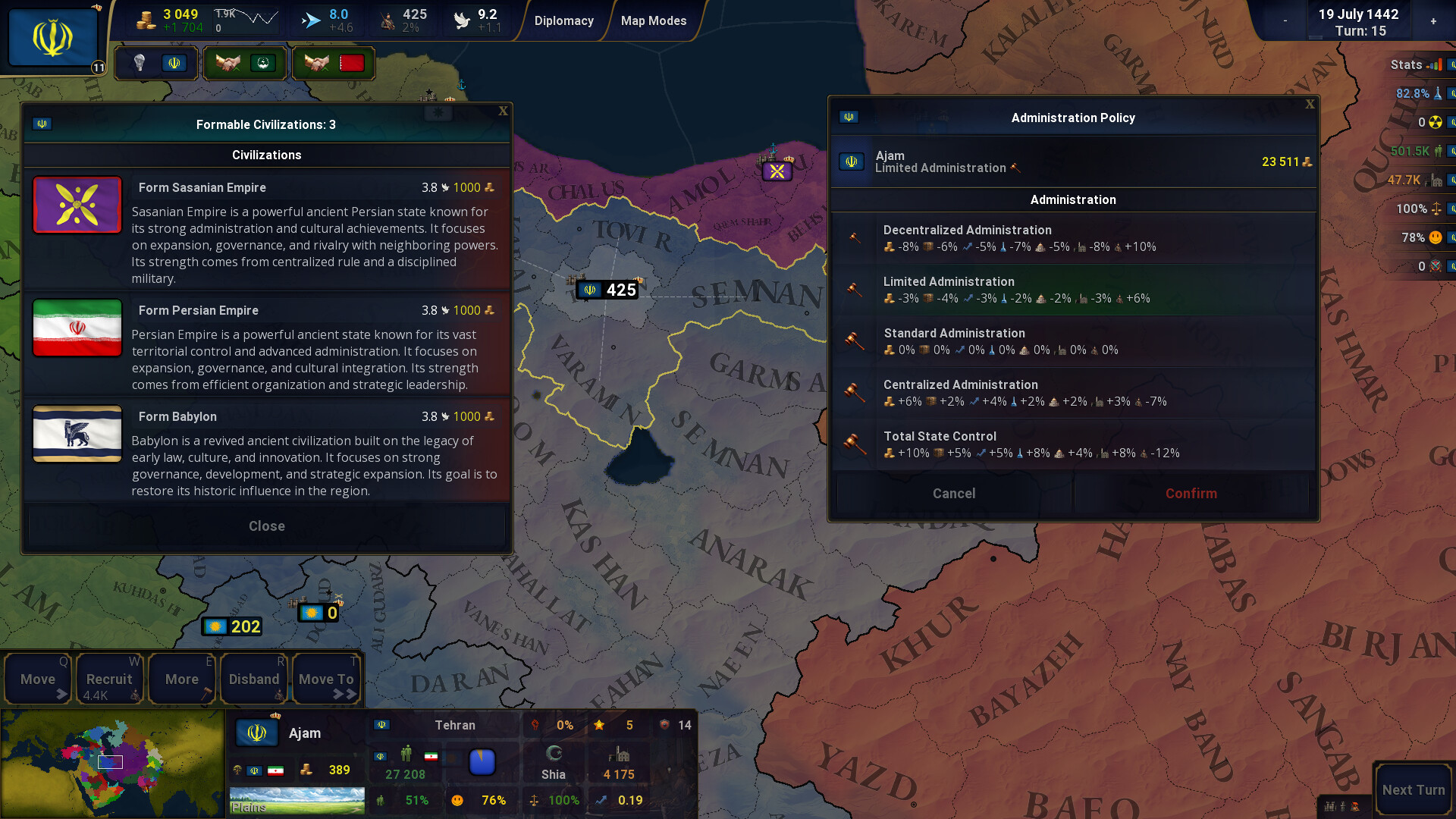This screenshot has width=1456, height=819.
Task: Confirm the chosen administration policy
Action: [1191, 493]
